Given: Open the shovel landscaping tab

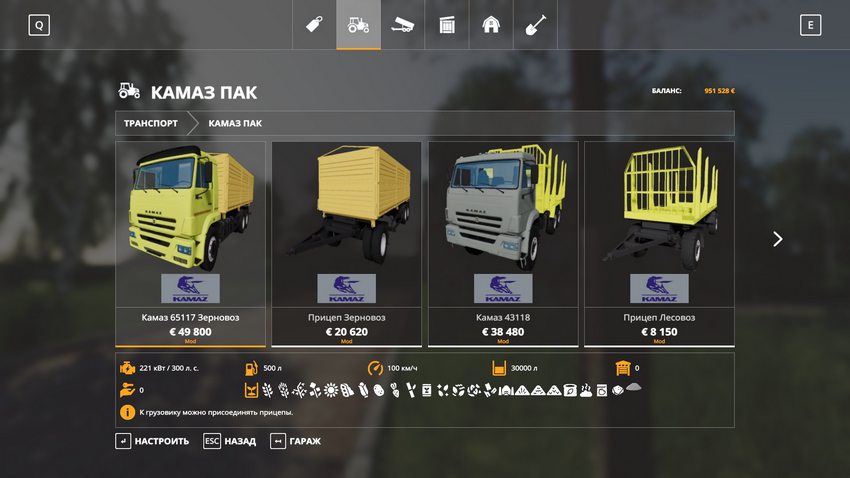Looking at the screenshot, I should [x=535, y=25].
